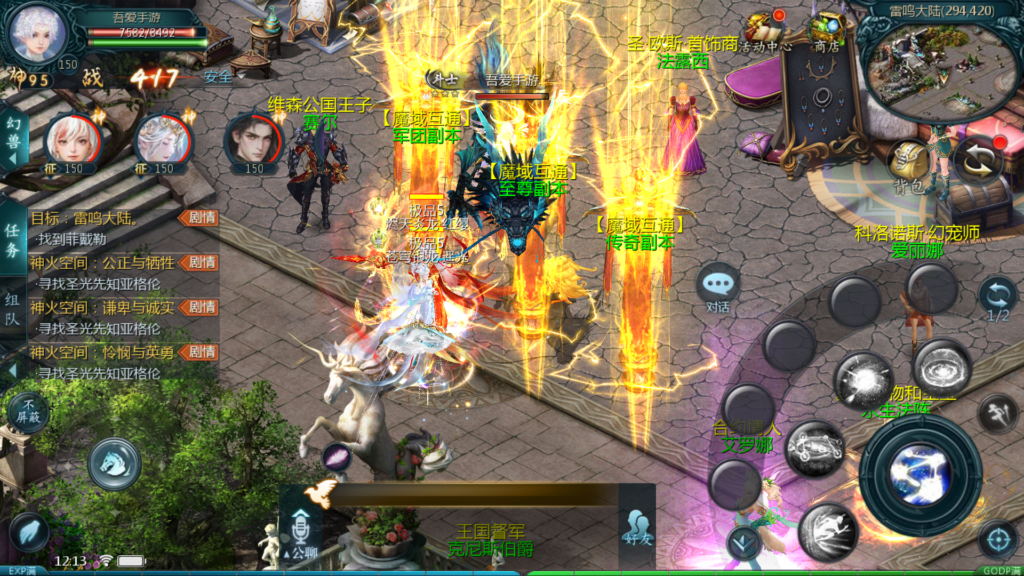Click the swap arrows button with red dot

click(x=976, y=160)
